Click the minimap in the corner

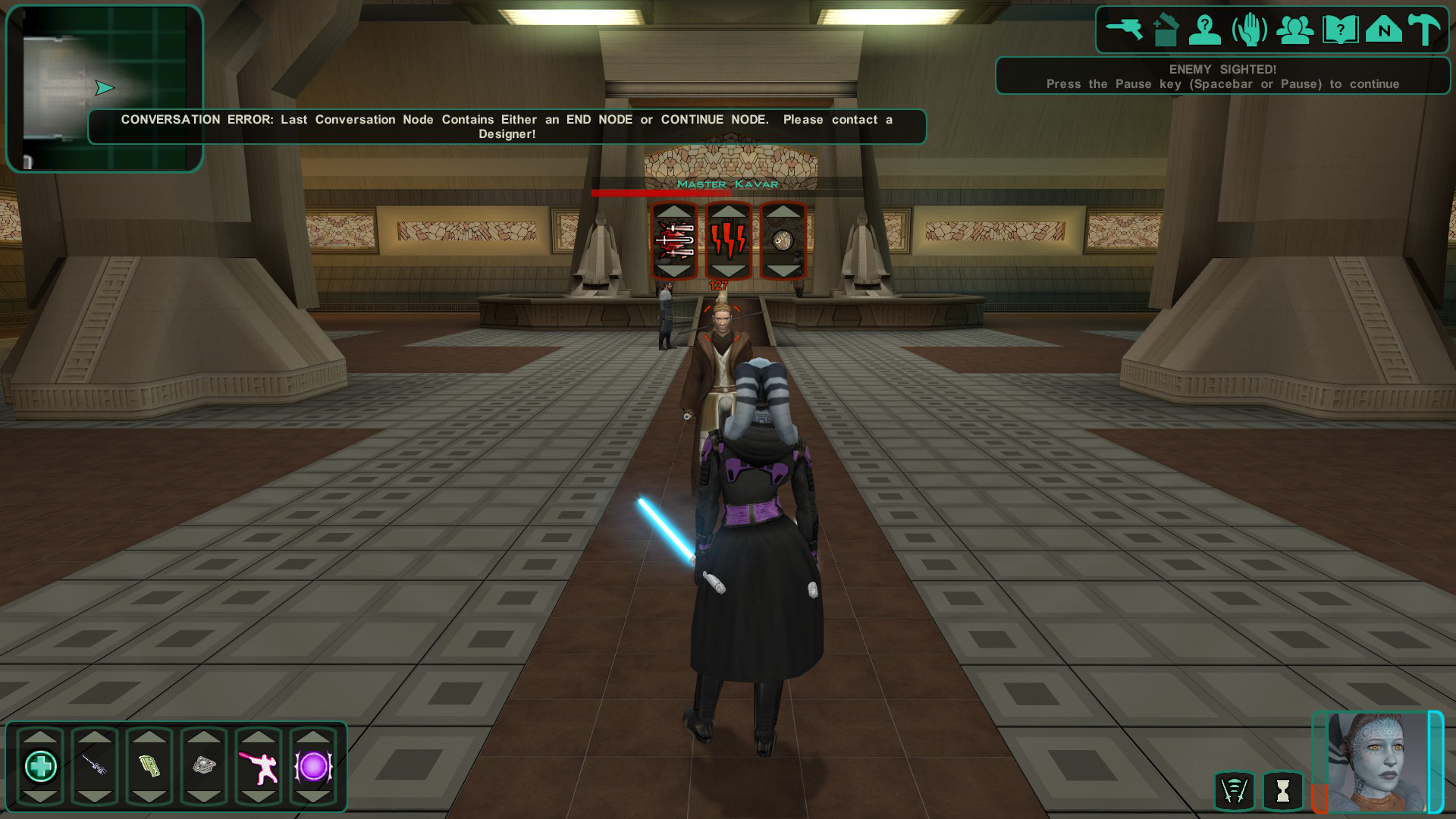[104, 88]
